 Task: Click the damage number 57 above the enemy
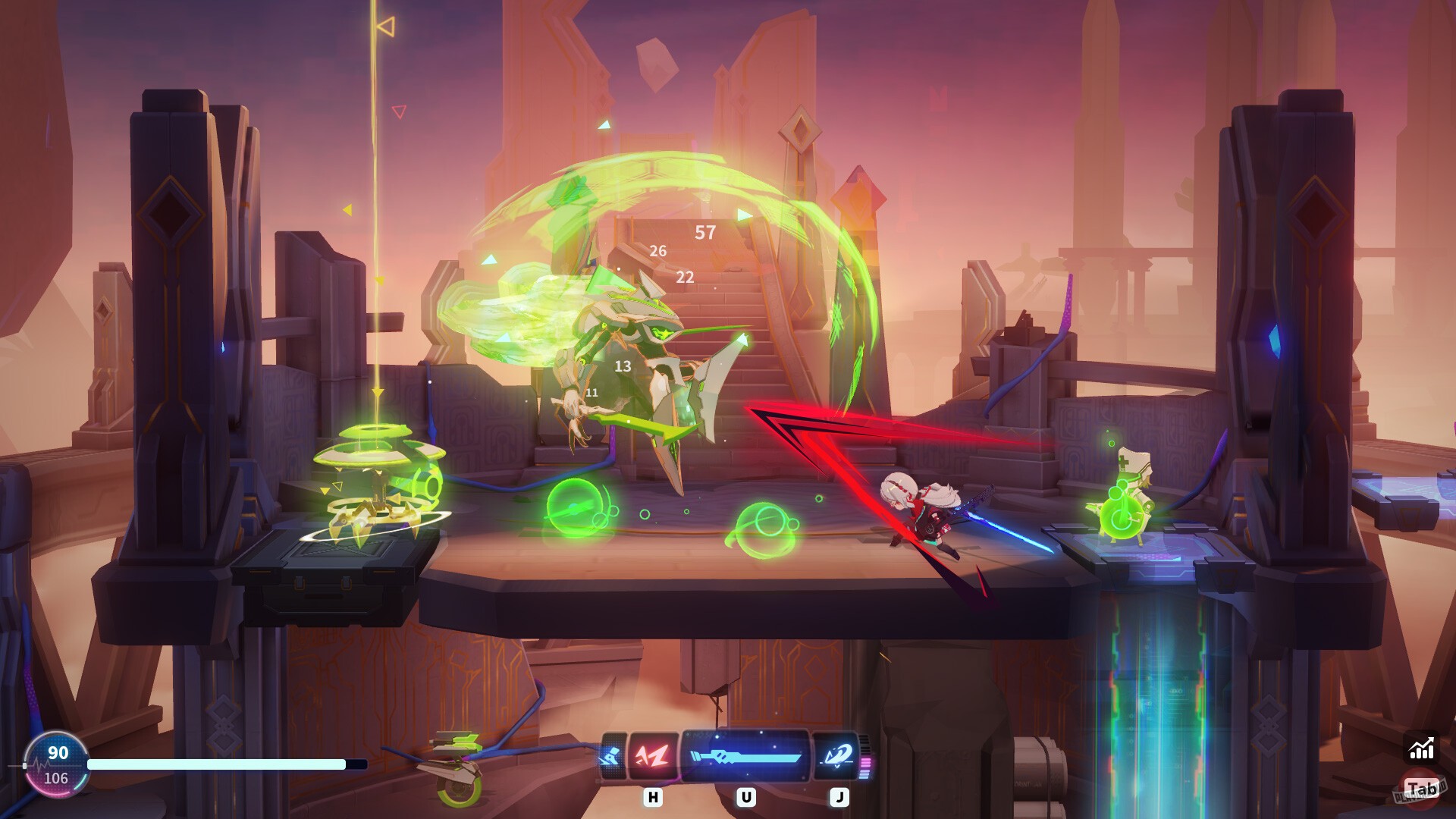tap(705, 234)
